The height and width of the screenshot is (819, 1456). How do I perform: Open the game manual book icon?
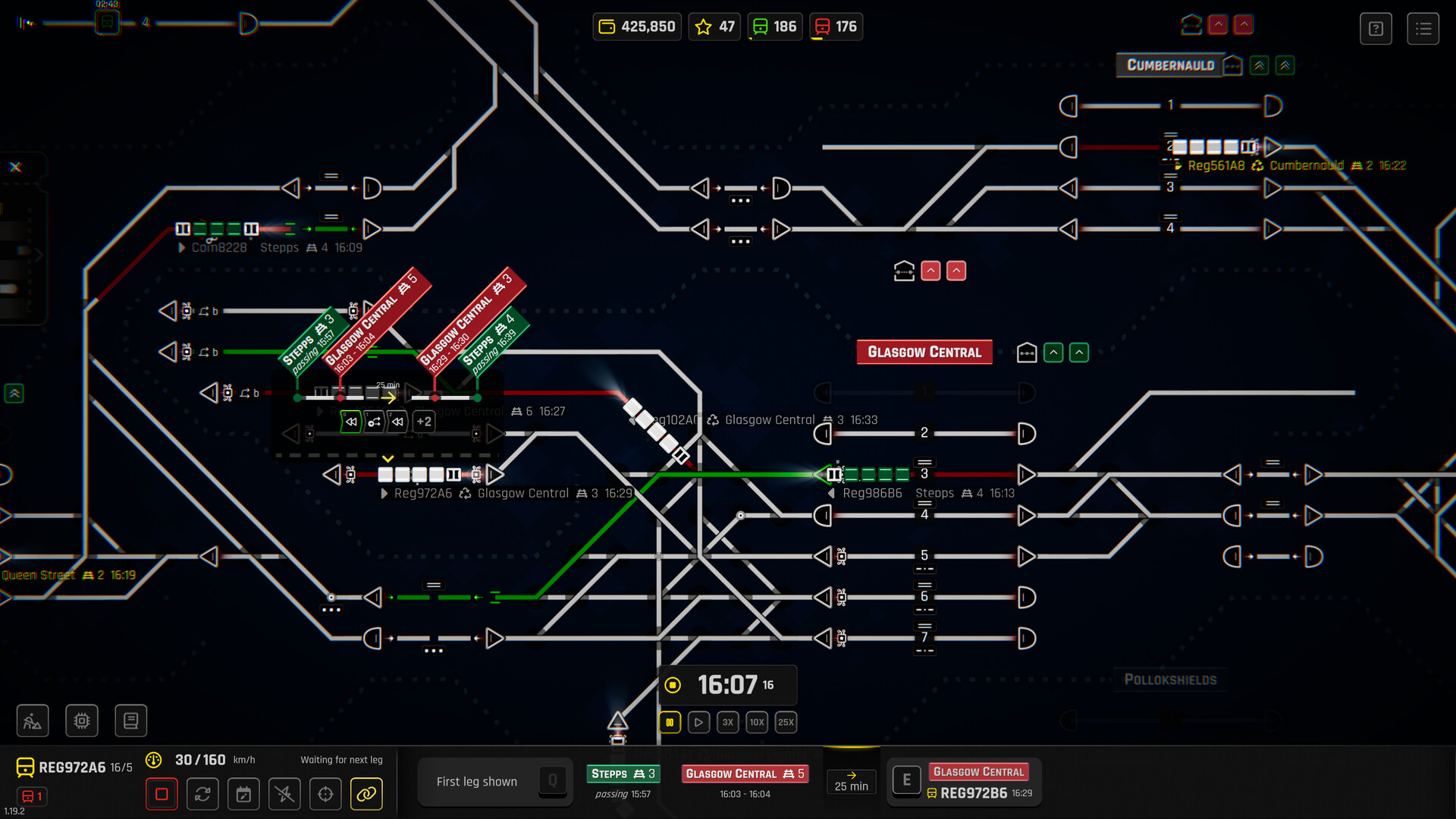click(130, 720)
